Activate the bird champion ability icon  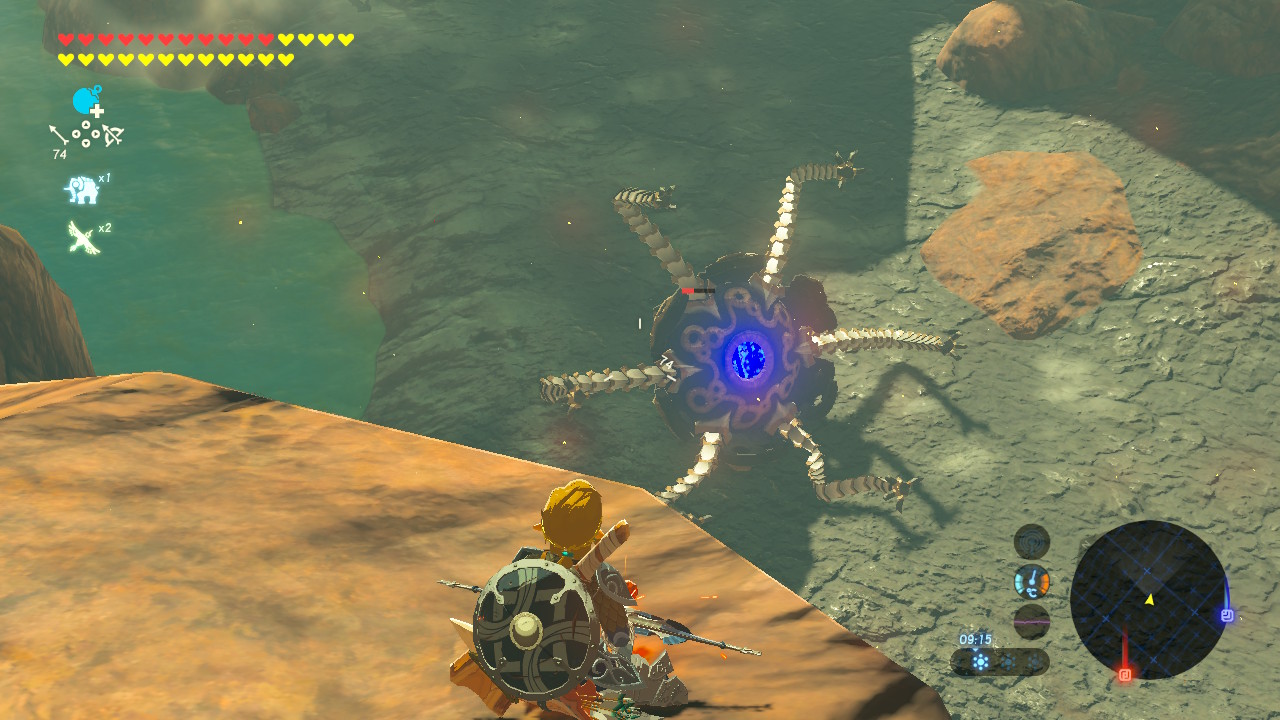tap(82, 237)
